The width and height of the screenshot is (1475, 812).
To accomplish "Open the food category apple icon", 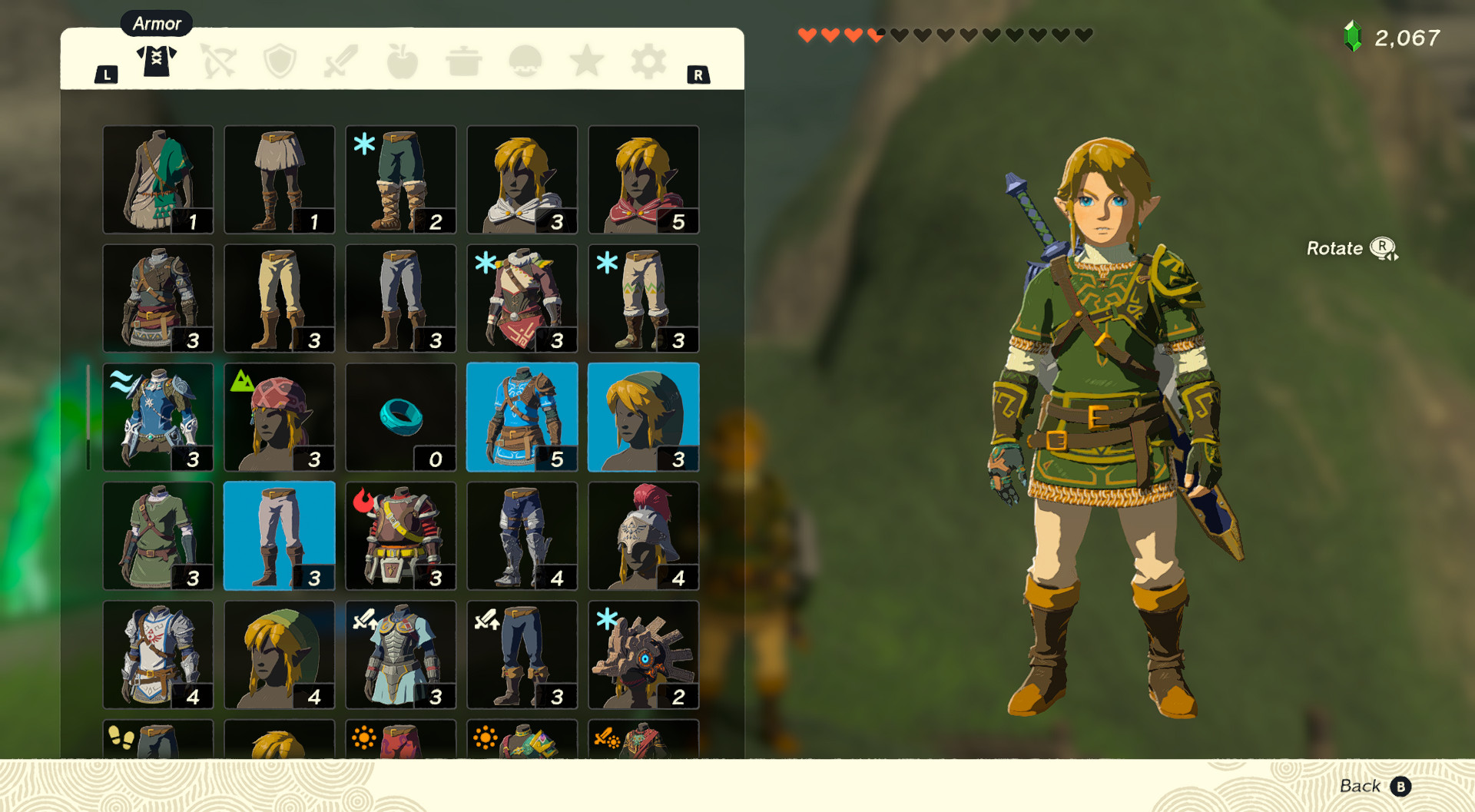I will tap(403, 63).
